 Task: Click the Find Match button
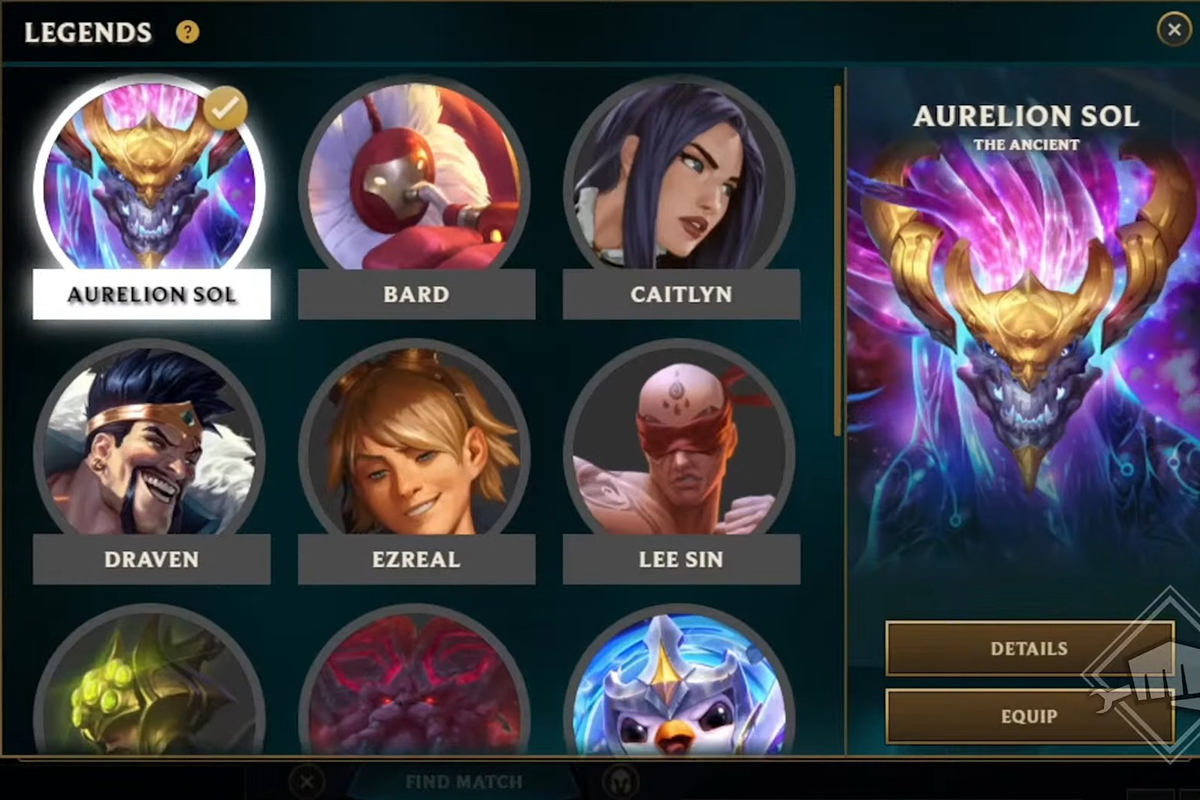pos(464,781)
